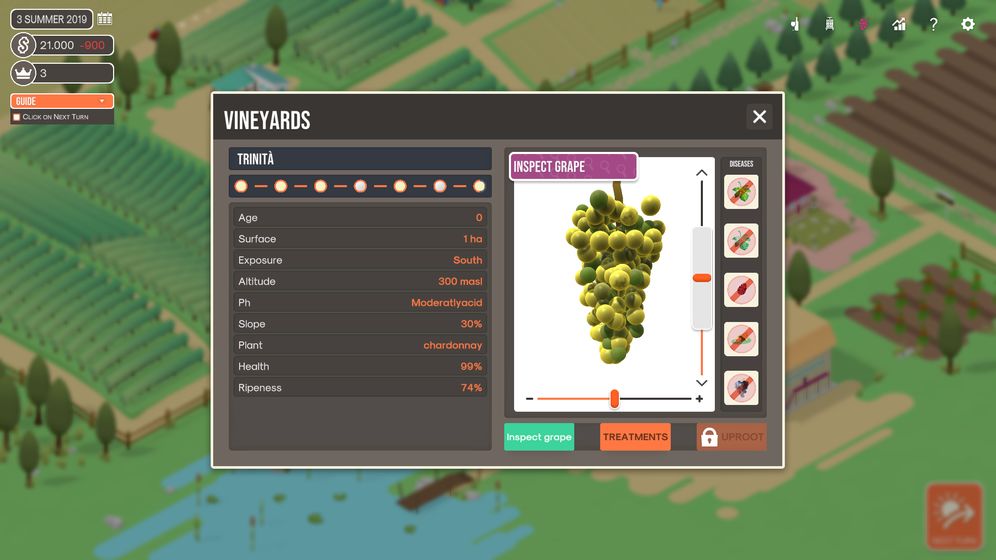This screenshot has width=996, height=560.
Task: Open the calendar next to the date
Action: tap(105, 19)
